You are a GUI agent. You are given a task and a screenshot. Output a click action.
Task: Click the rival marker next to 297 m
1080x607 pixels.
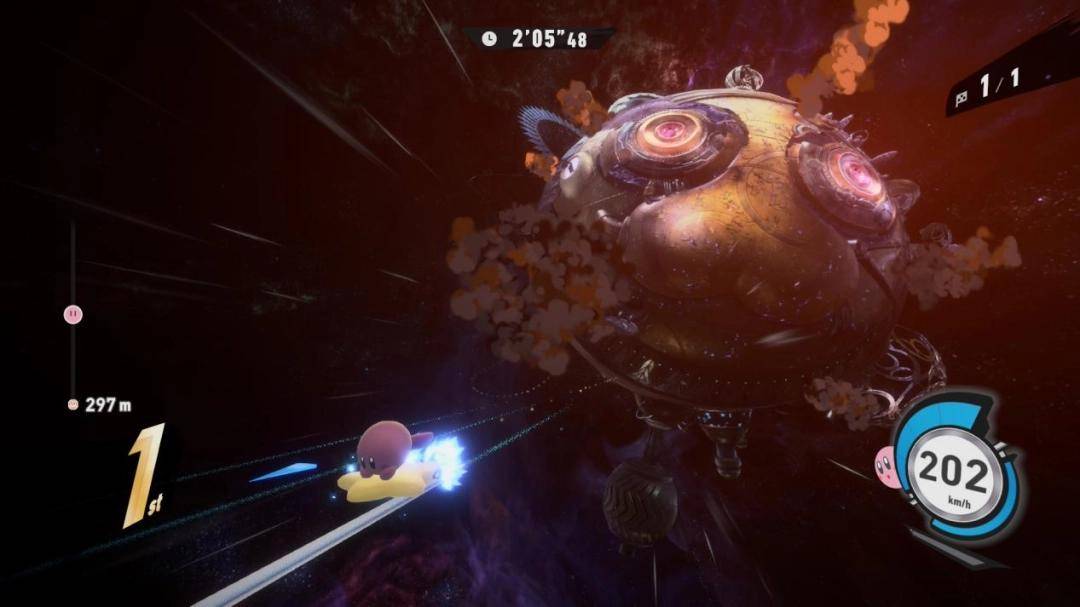click(x=73, y=405)
